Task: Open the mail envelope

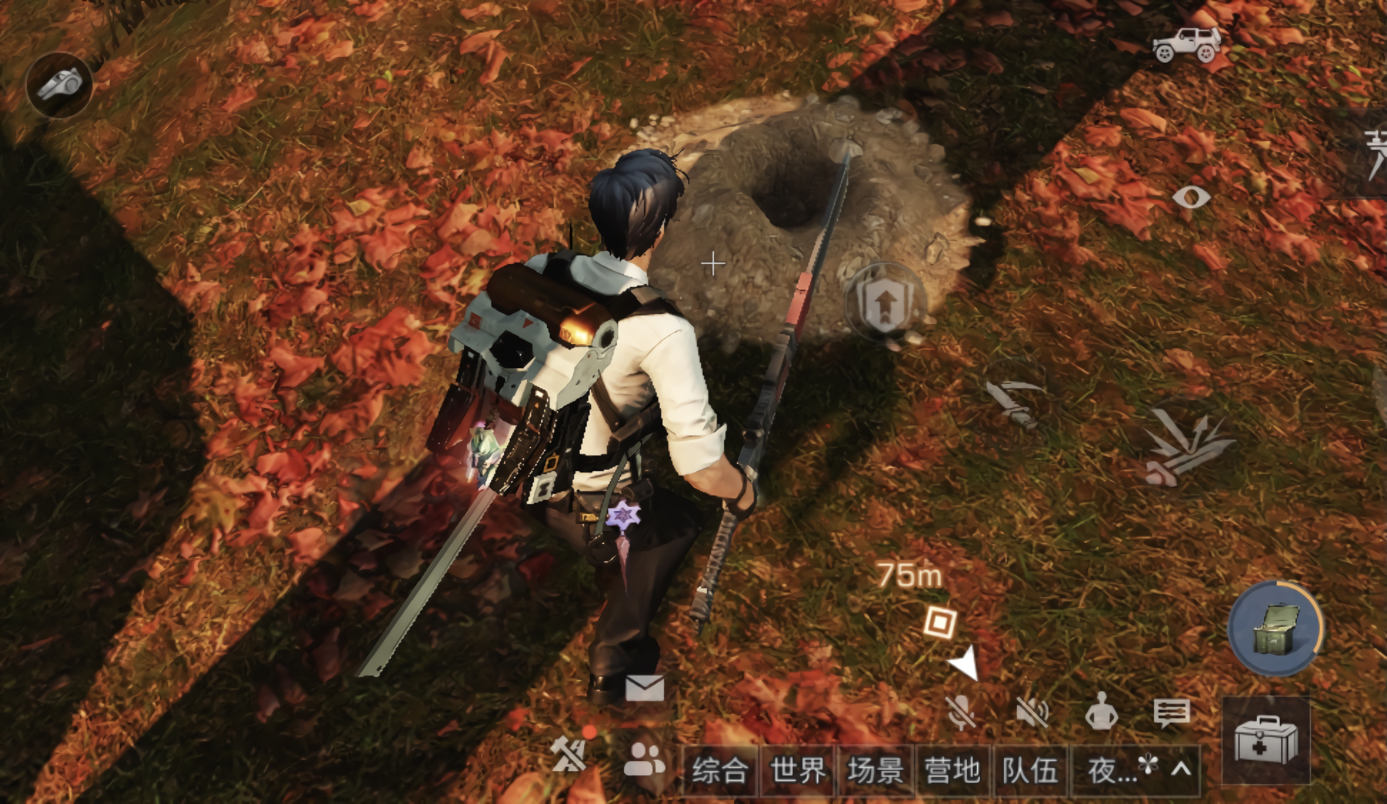Action: click(644, 688)
